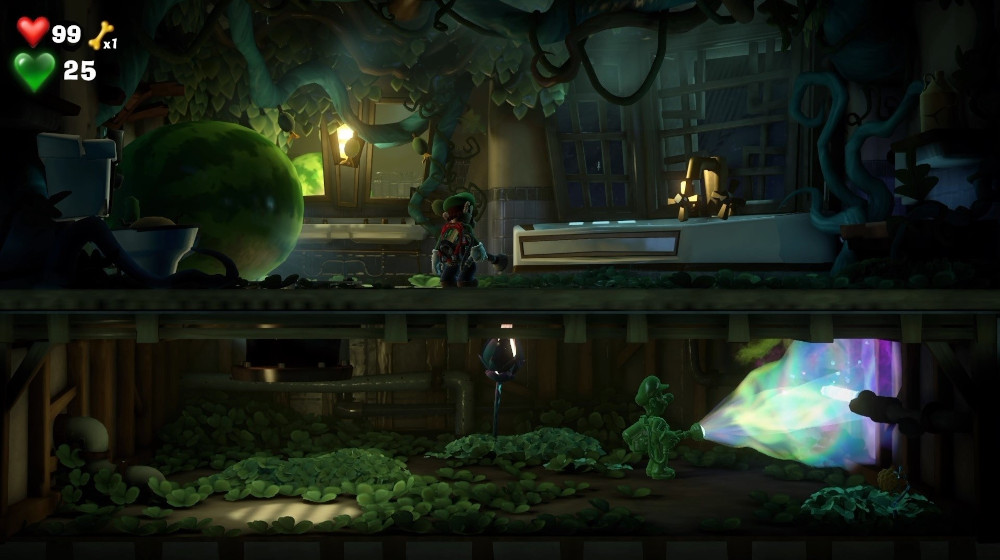Click the golden bone item icon
Screen dimensions: 1000x560
[x=100, y=35]
